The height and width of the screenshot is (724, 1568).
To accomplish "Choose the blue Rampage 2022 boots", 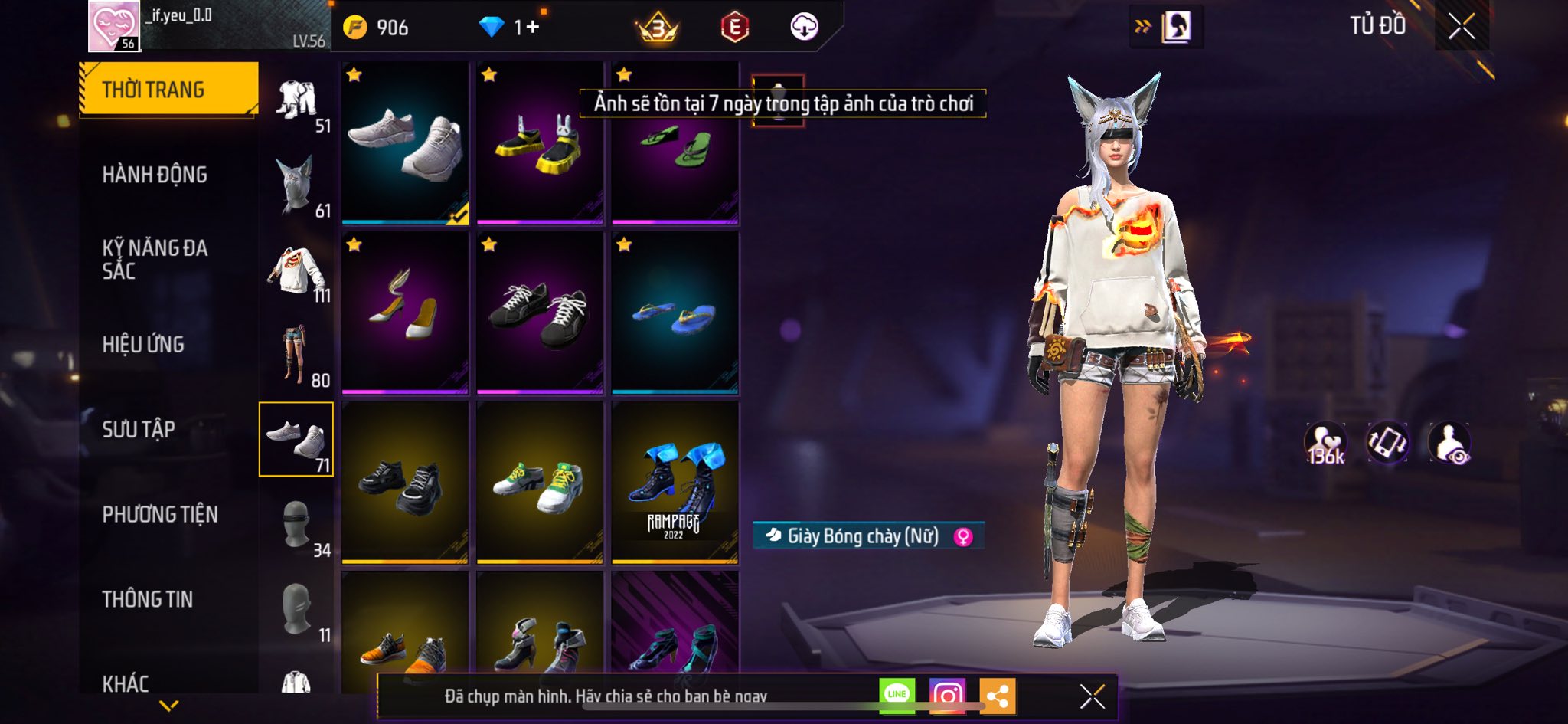I will coord(675,483).
